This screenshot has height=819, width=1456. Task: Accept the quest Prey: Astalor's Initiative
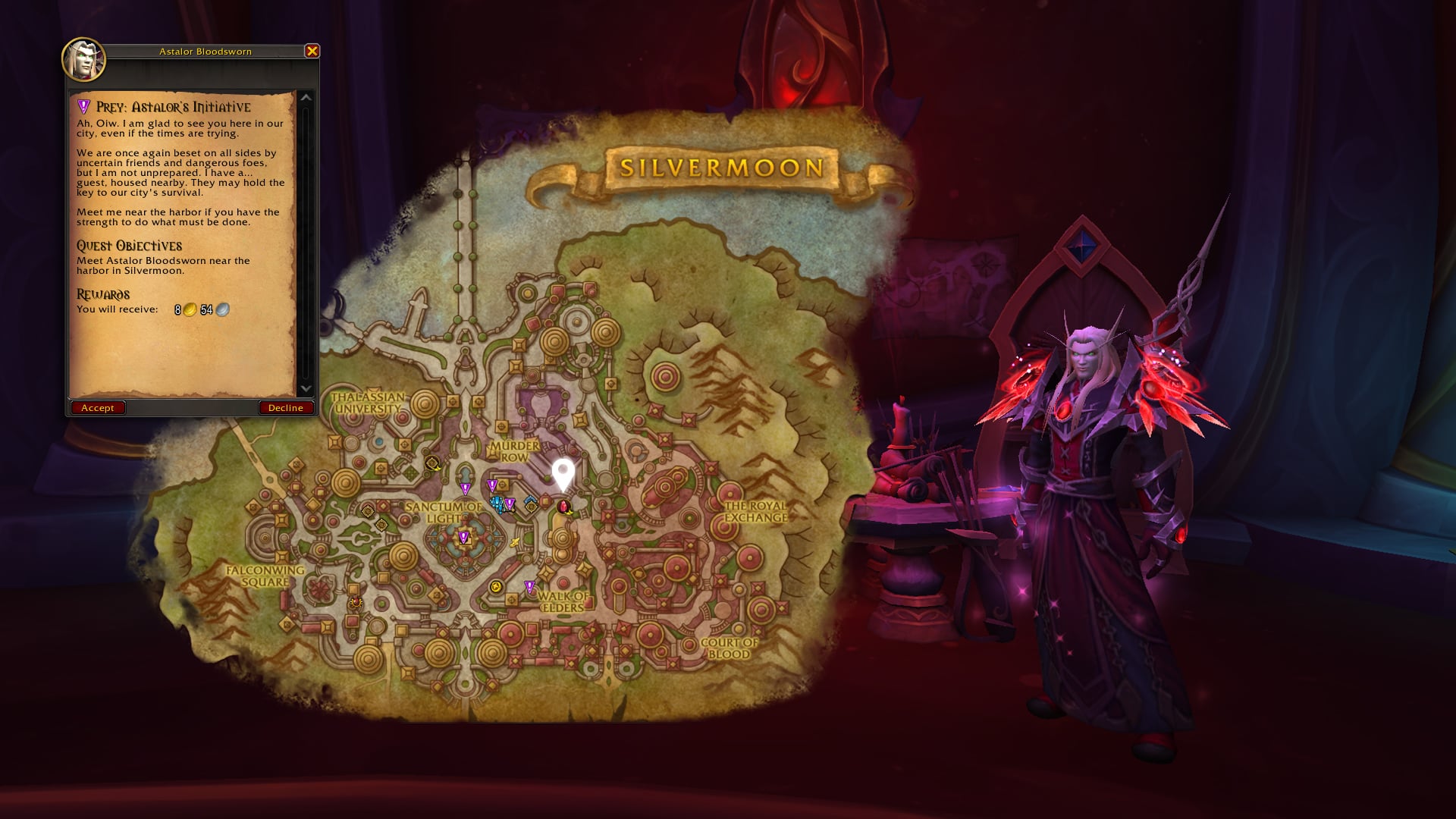(x=97, y=407)
